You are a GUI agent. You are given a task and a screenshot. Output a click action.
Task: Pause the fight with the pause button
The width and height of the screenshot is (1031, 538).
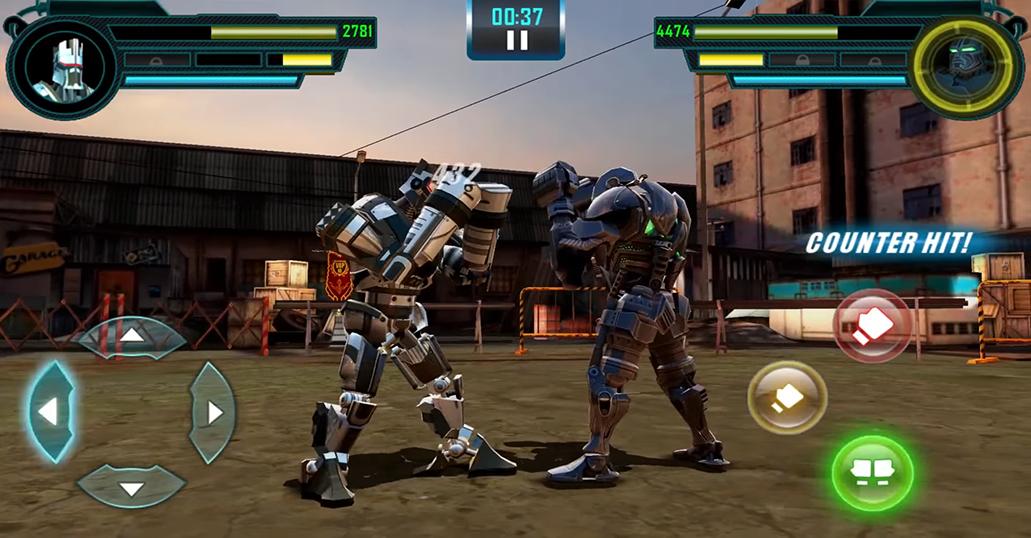[x=516, y=40]
